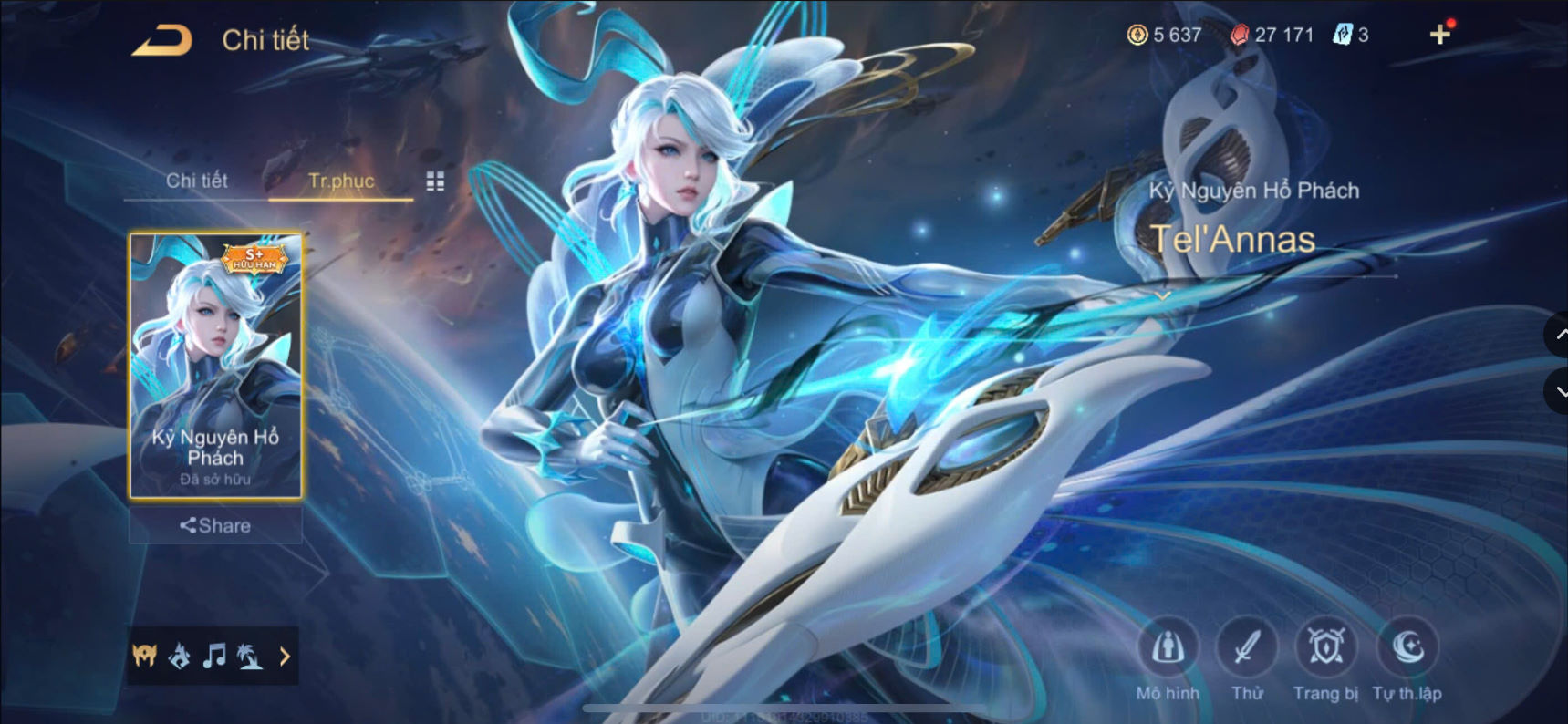Collapse the arrow below Tel'Annas name
The width and height of the screenshot is (1568, 724).
(x=1163, y=295)
